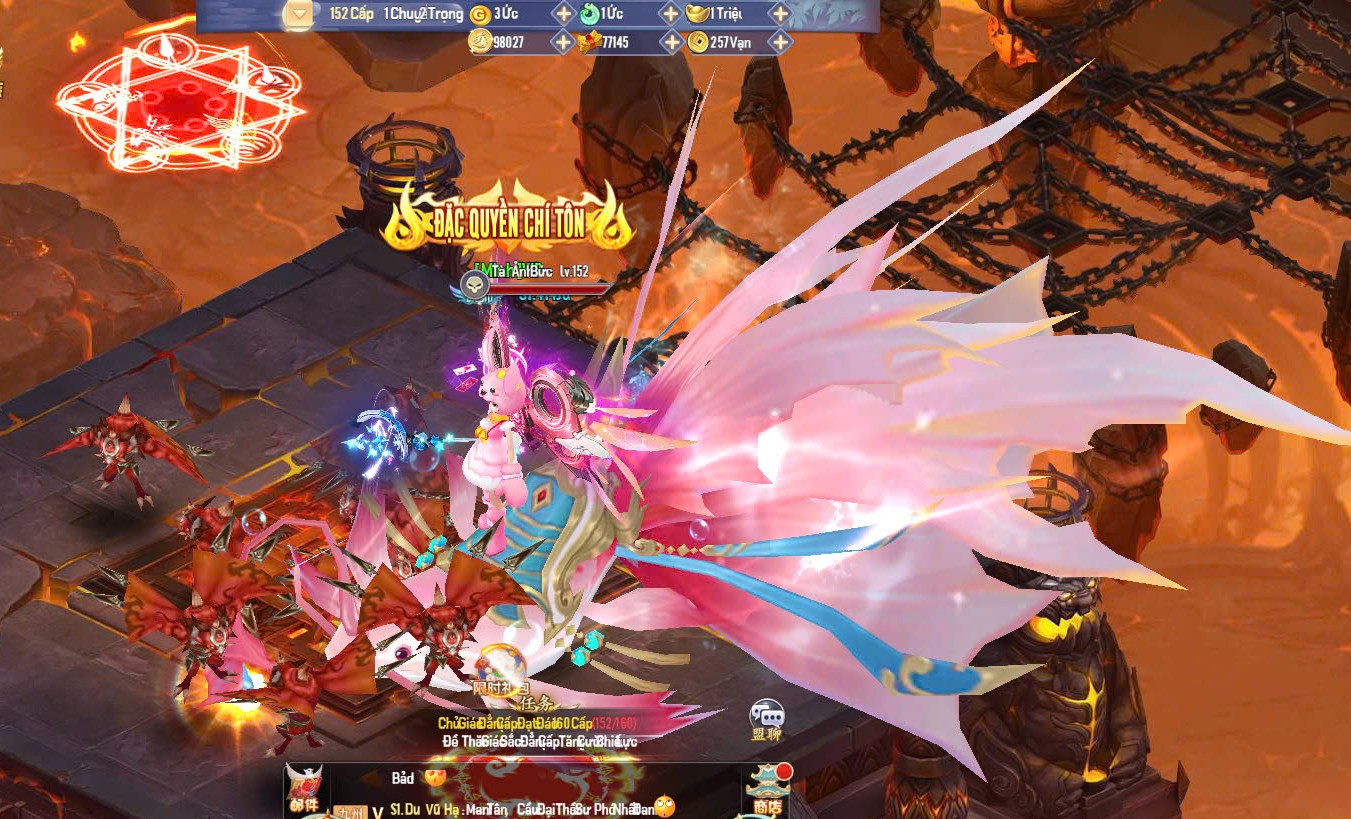Image resolution: width=1351 pixels, height=819 pixels.
Task: Click the plus beside the 98027 coin balance
Action: pyautogui.click(x=563, y=42)
